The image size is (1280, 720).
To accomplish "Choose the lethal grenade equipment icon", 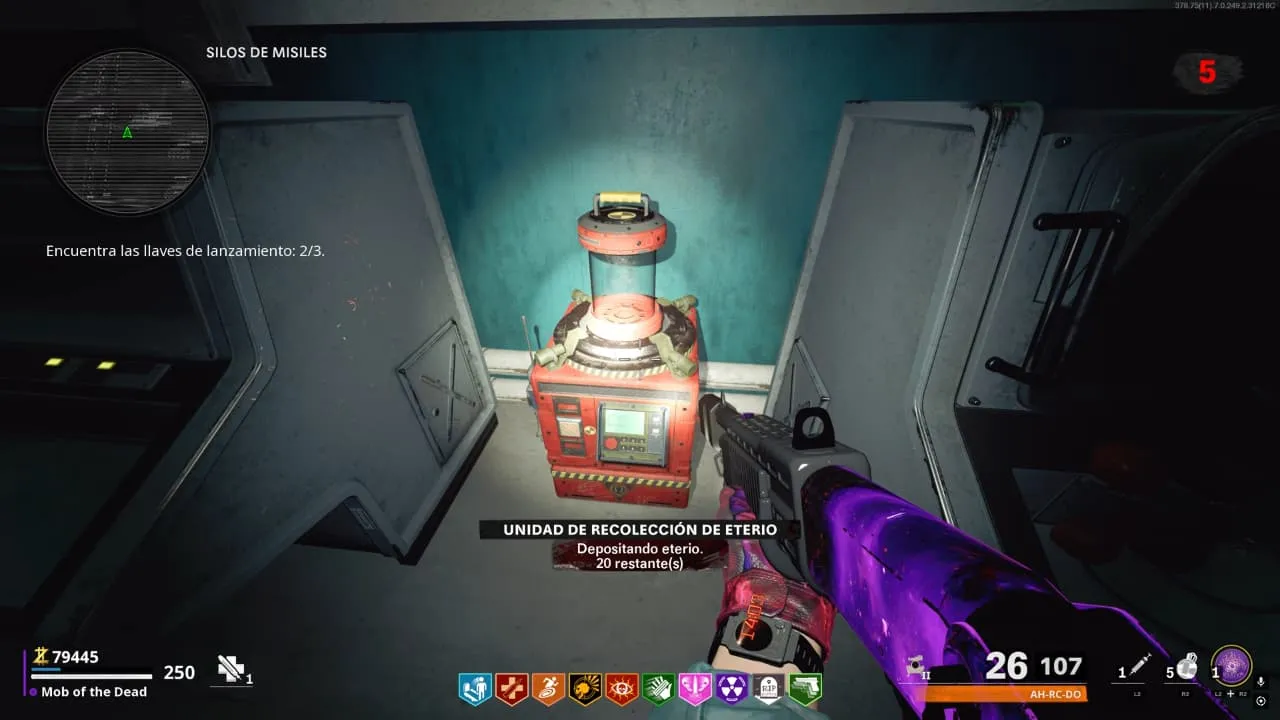I will pyautogui.click(x=1188, y=666).
